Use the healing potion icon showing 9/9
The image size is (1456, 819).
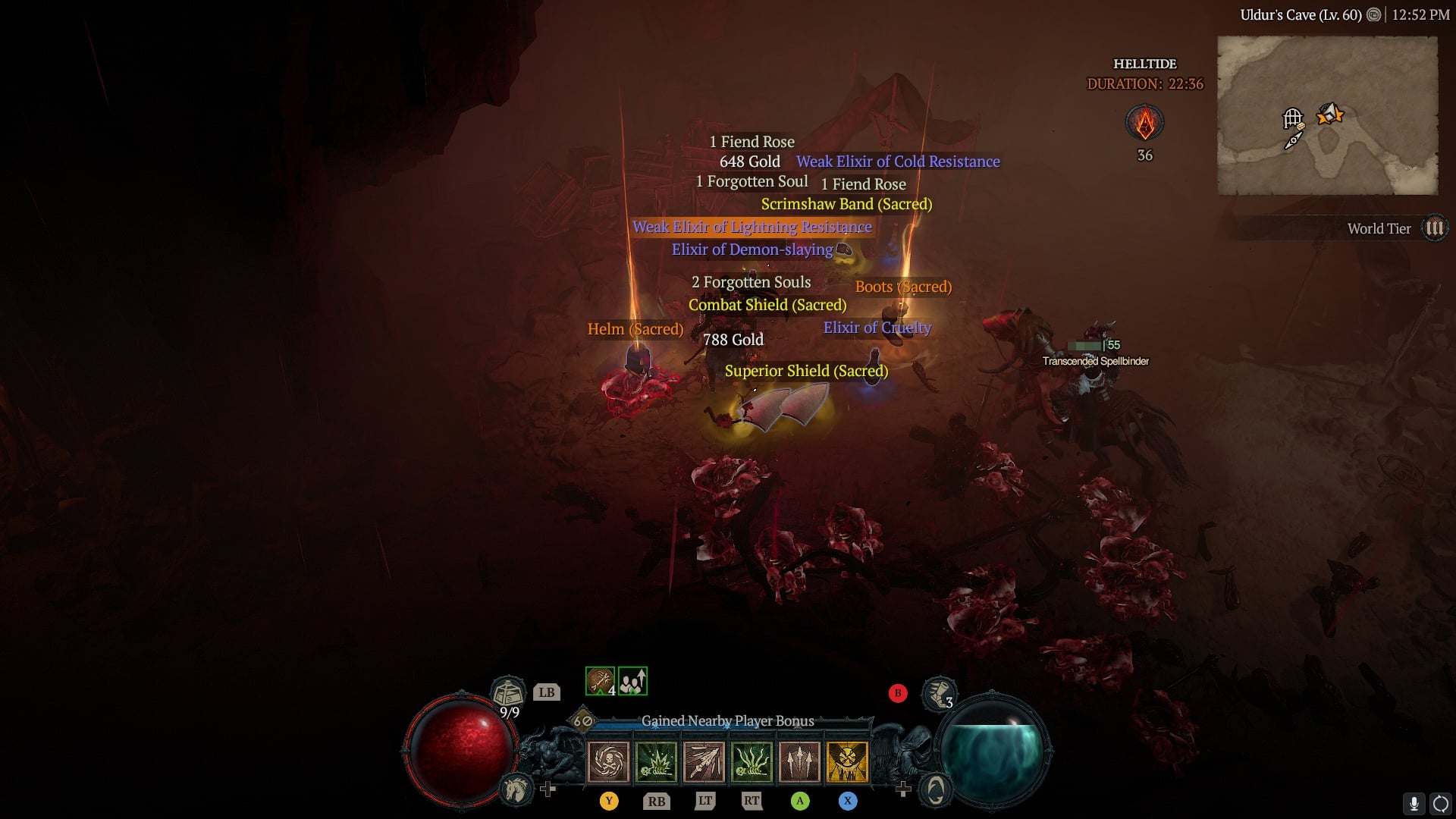508,692
